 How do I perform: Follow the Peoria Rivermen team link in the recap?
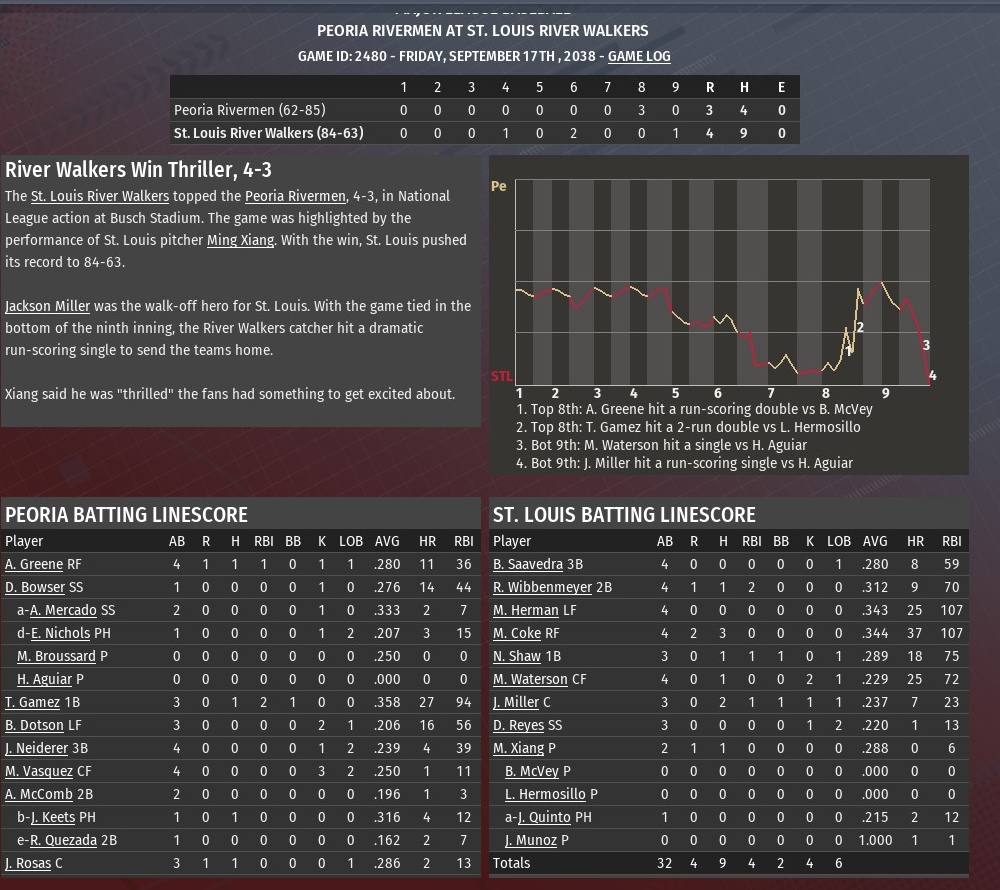pyautogui.click(x=295, y=196)
